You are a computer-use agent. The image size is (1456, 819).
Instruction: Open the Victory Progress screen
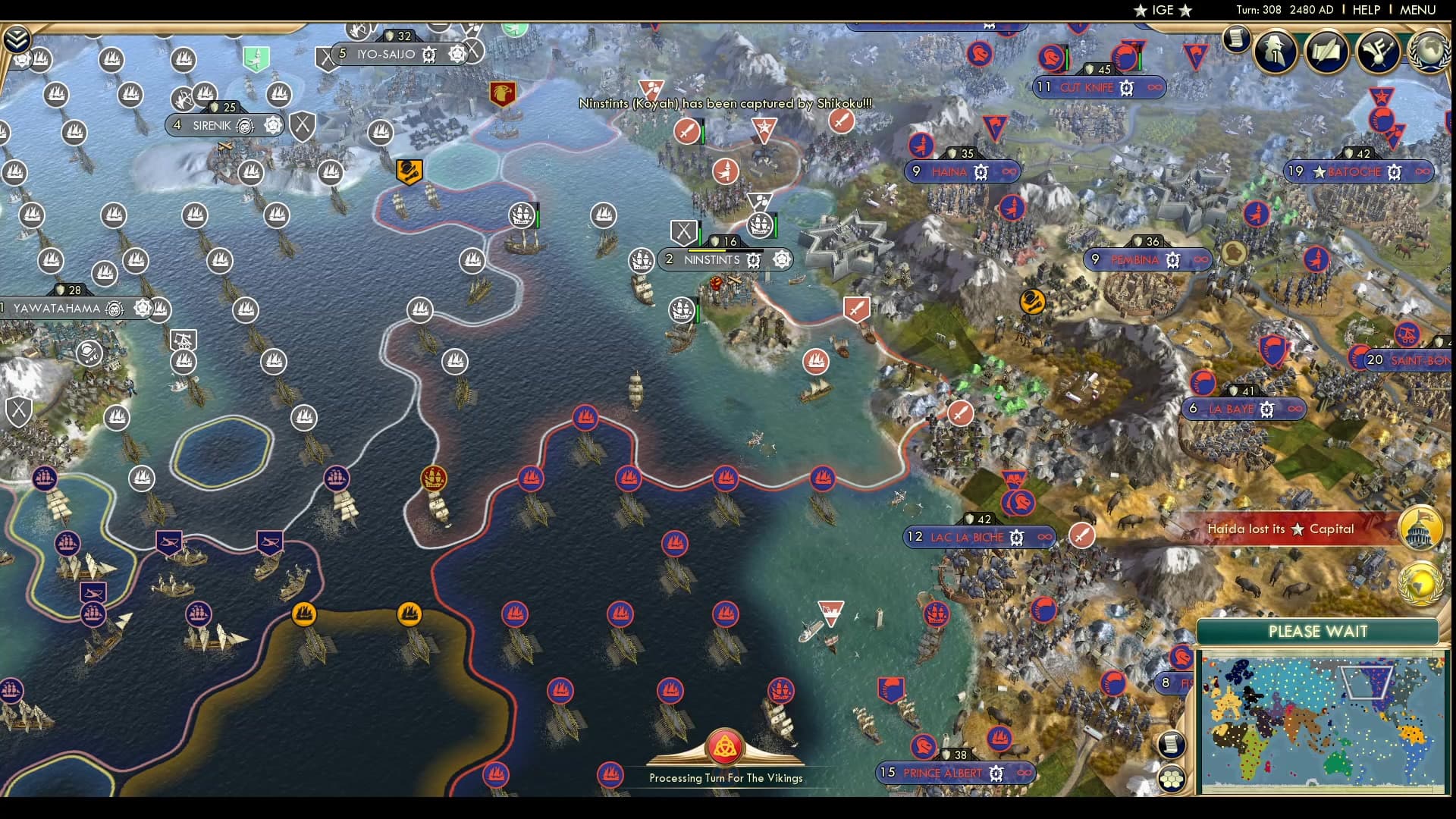click(1376, 52)
